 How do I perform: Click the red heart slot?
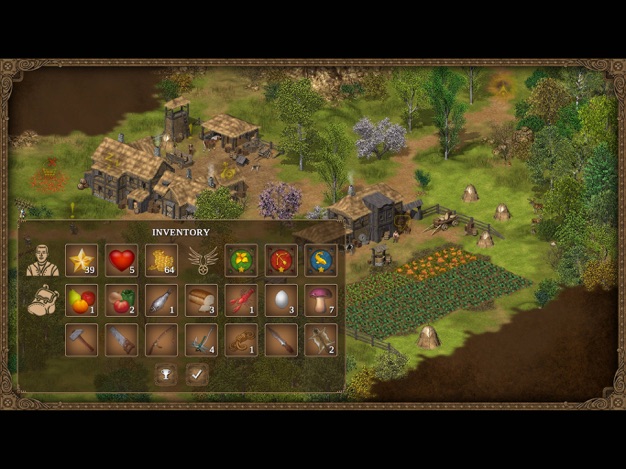(121, 260)
